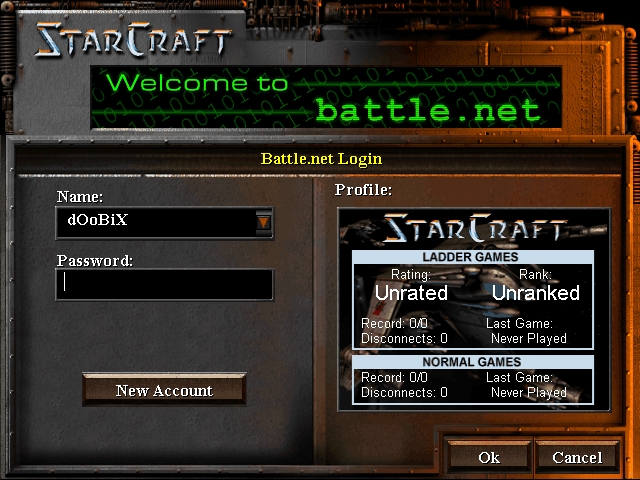Confirm login with the Ok button
The height and width of the screenshot is (480, 640).
pyautogui.click(x=489, y=457)
